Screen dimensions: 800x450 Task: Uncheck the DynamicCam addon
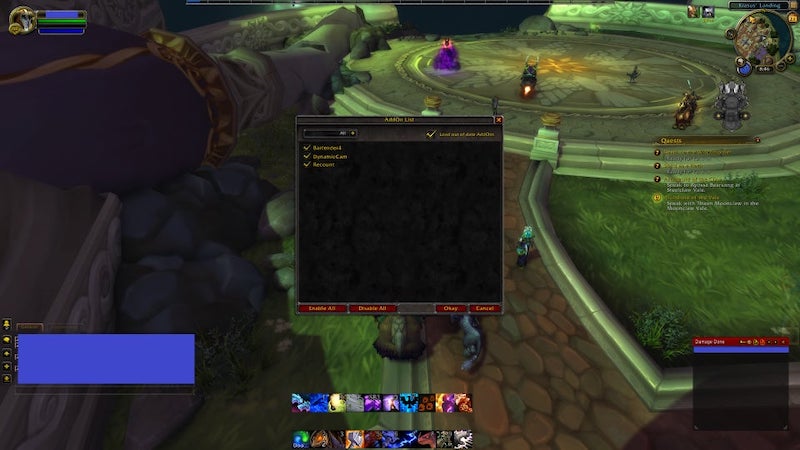307,156
